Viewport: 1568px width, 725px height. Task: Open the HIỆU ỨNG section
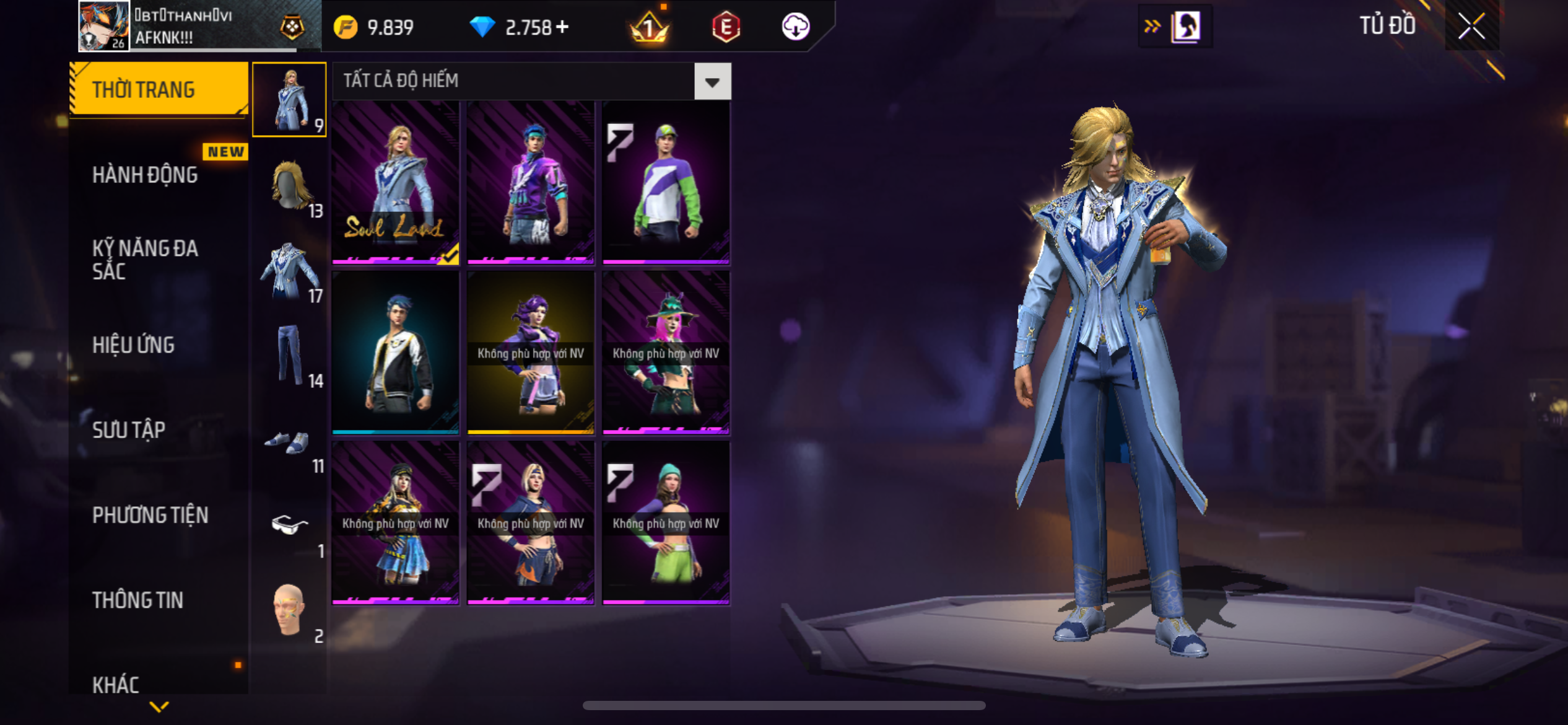click(x=133, y=345)
